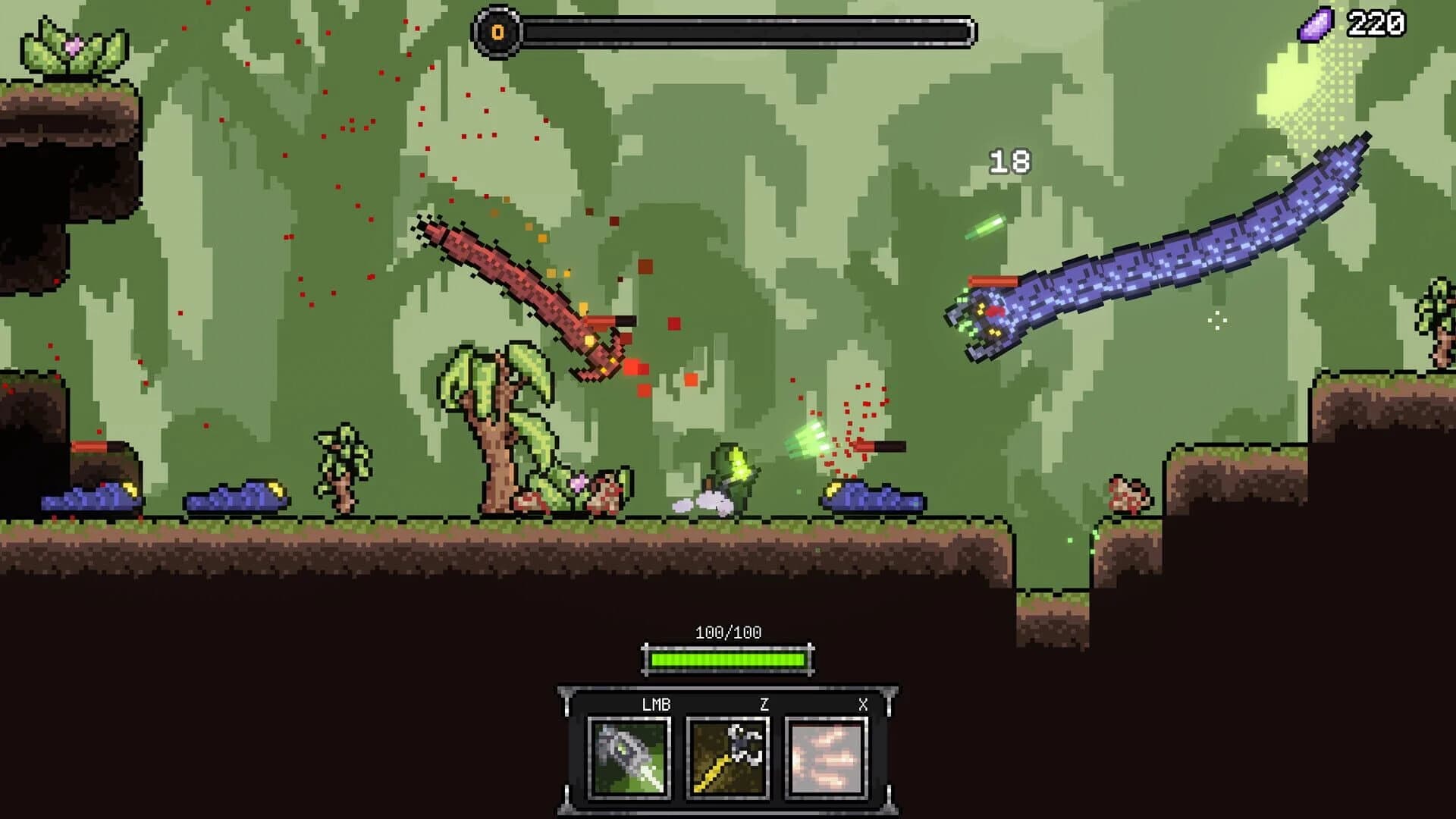Click the LMB keybind label above the hotbar
Viewport: 1456px width, 819px height.
657,705
